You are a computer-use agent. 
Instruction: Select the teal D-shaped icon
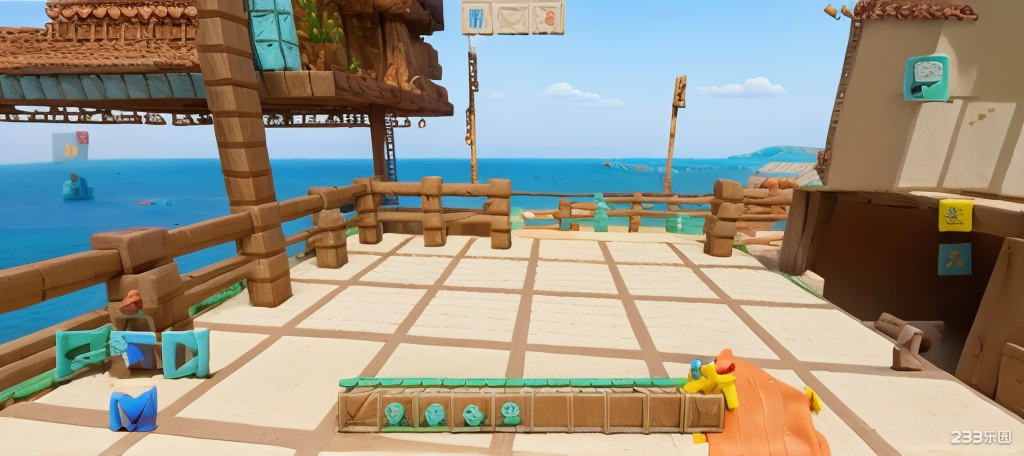(187, 353)
